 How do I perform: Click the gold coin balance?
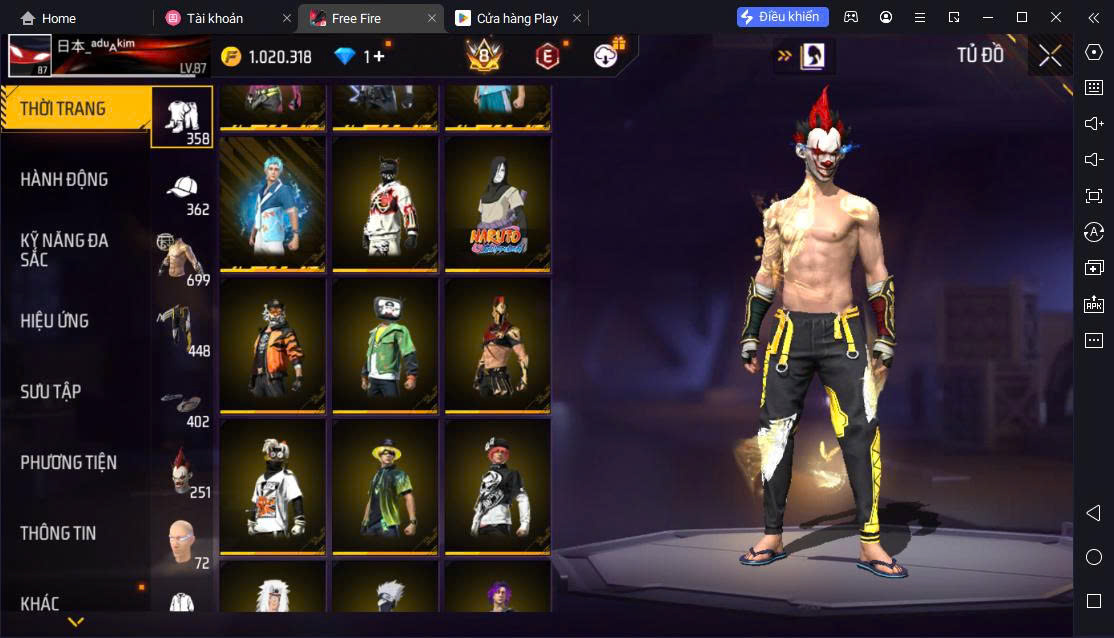click(267, 57)
